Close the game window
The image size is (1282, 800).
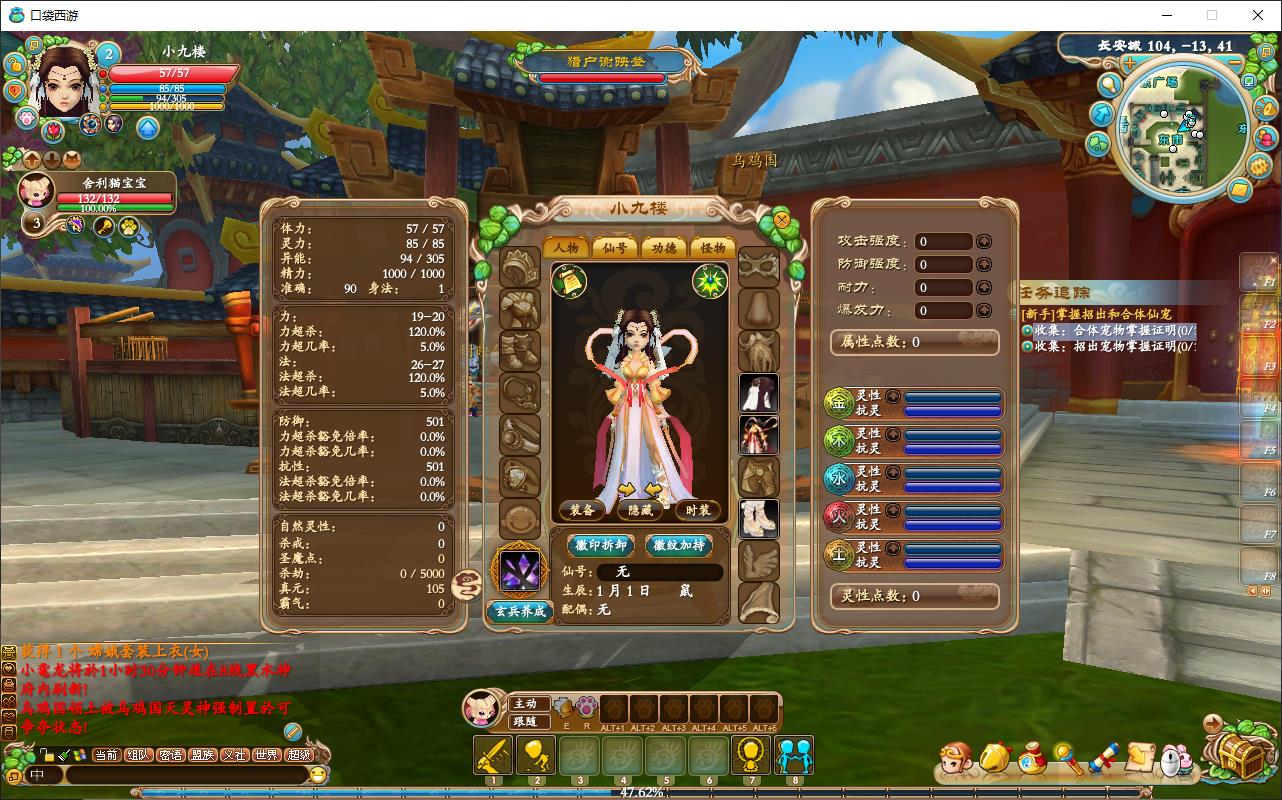click(1258, 15)
